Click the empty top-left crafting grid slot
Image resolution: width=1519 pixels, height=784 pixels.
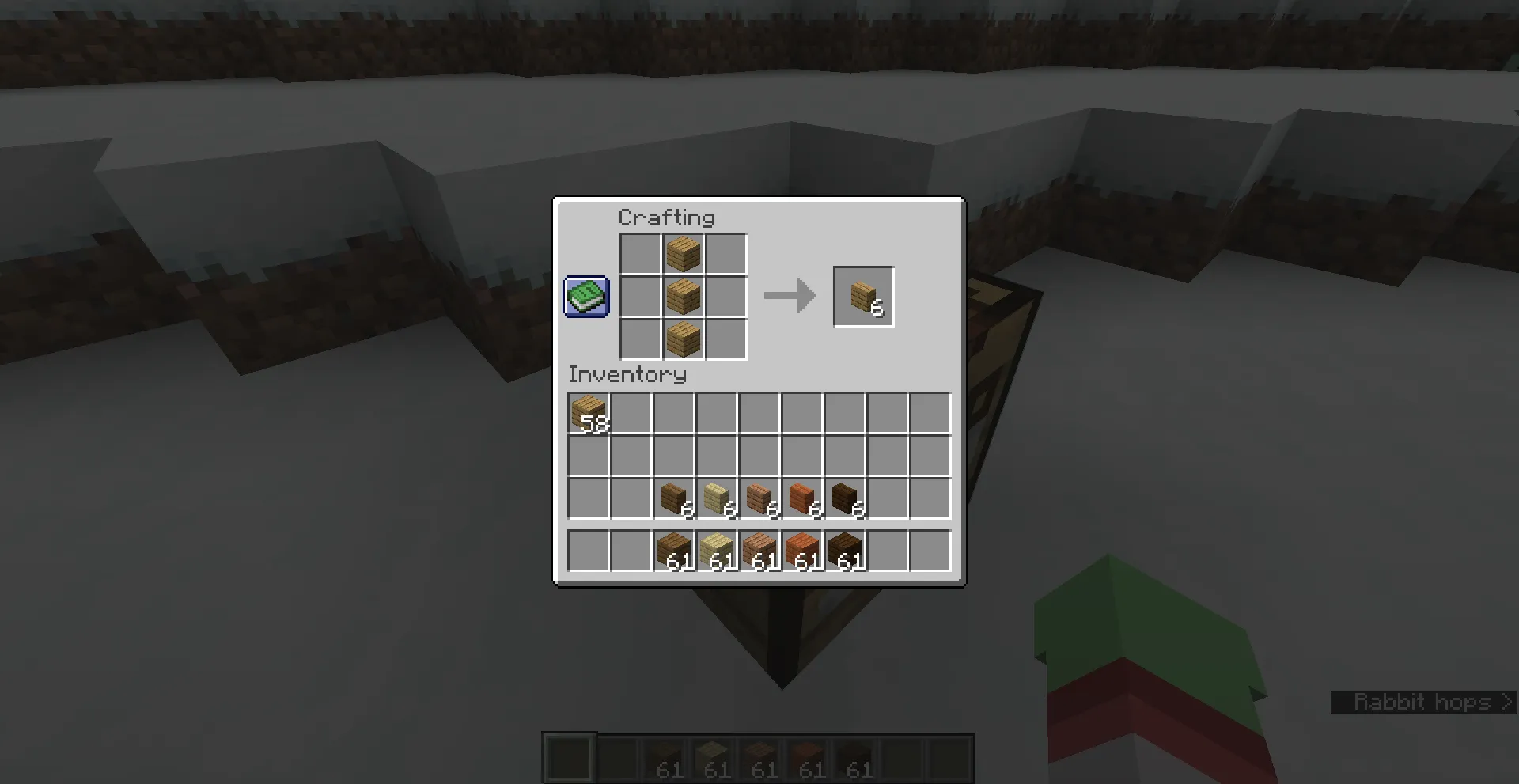click(639, 253)
